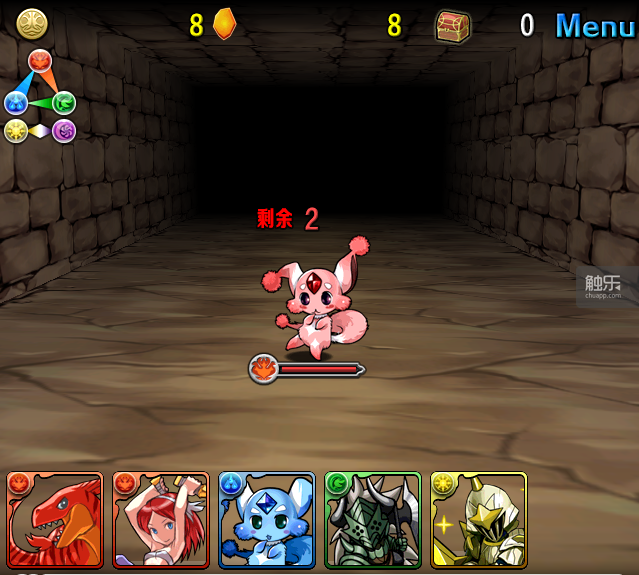Open the treasure chest counter icon

453,25
